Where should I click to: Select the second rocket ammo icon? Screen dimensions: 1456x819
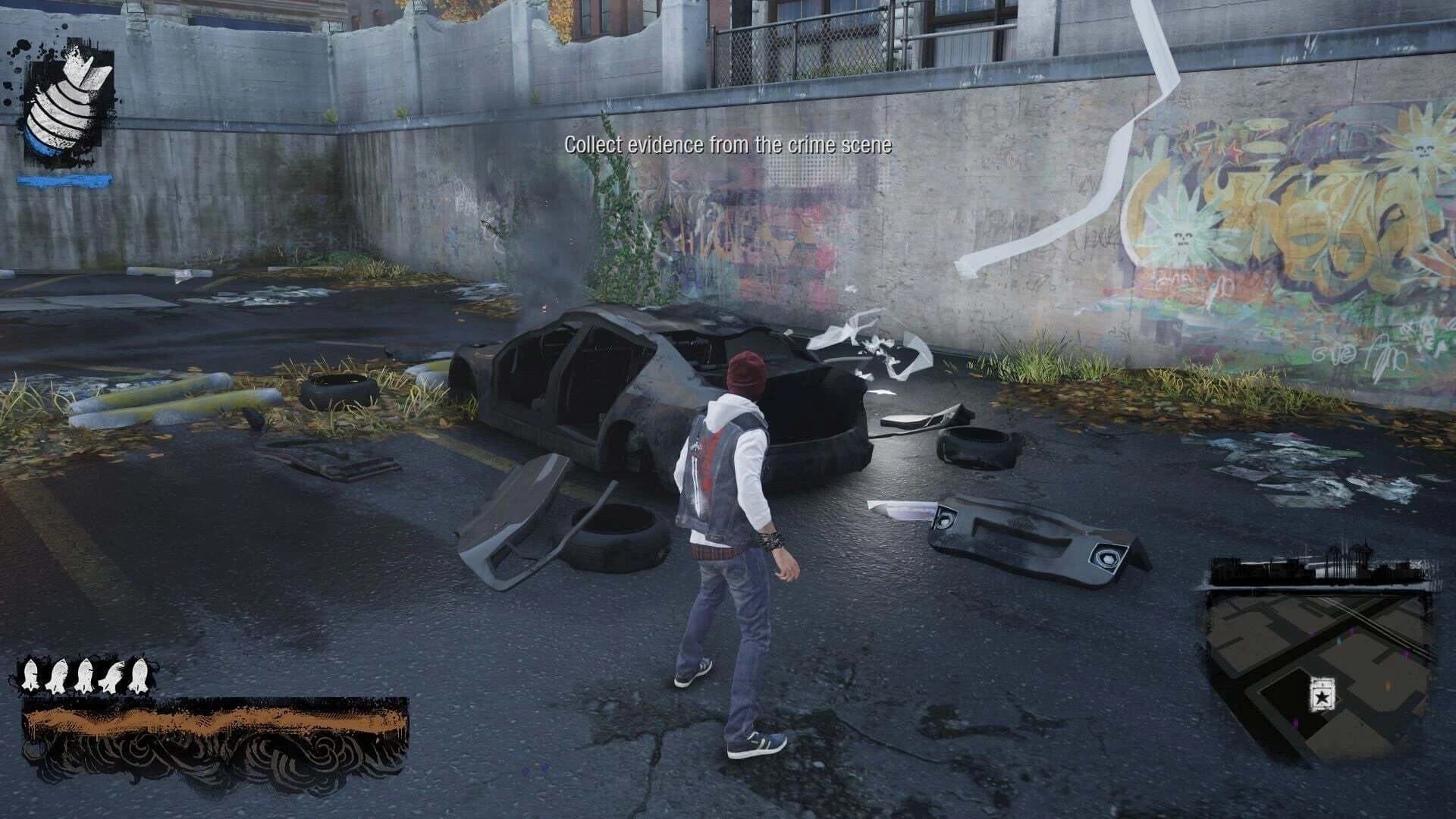pos(58,675)
